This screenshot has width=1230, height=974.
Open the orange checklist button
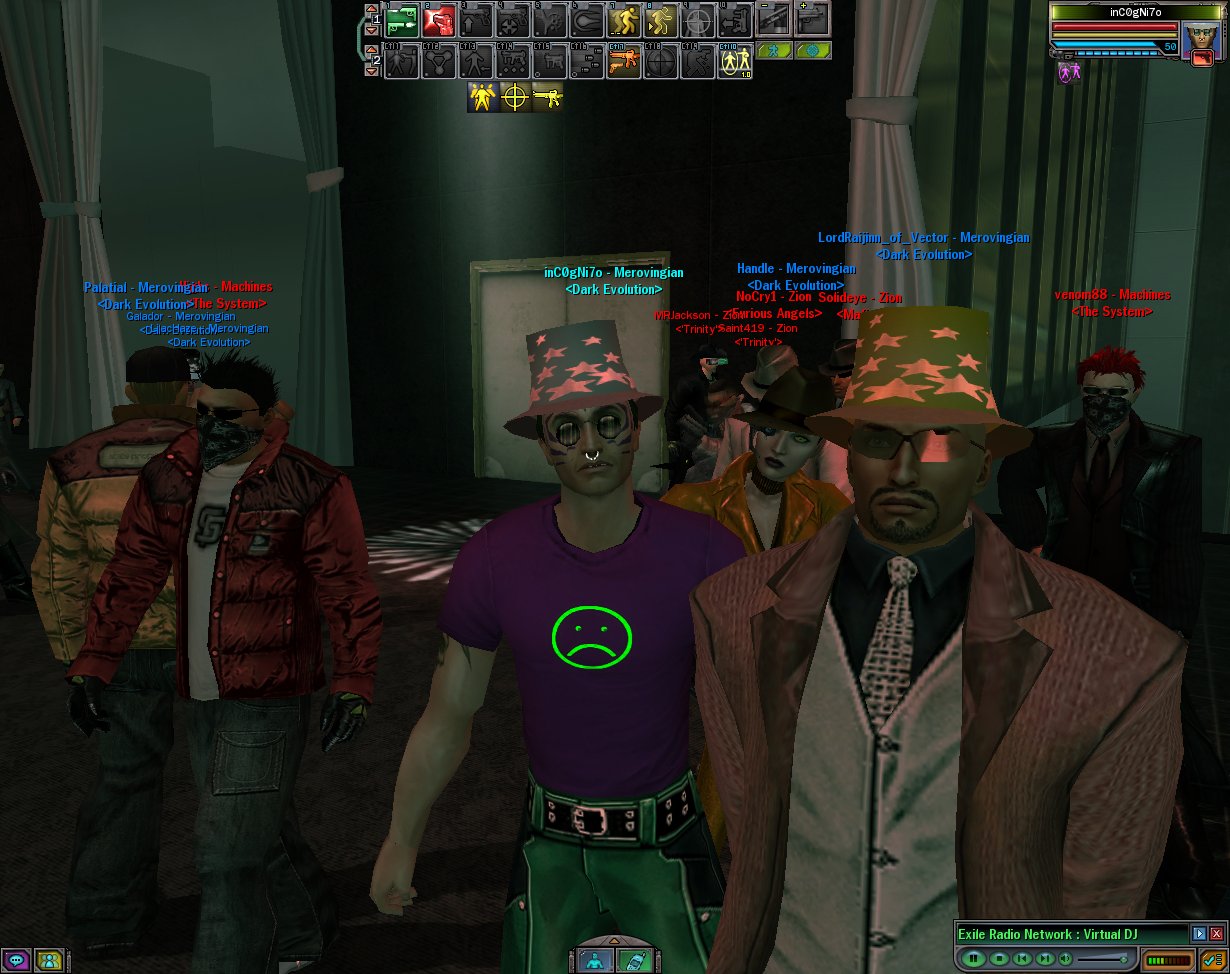1213,960
